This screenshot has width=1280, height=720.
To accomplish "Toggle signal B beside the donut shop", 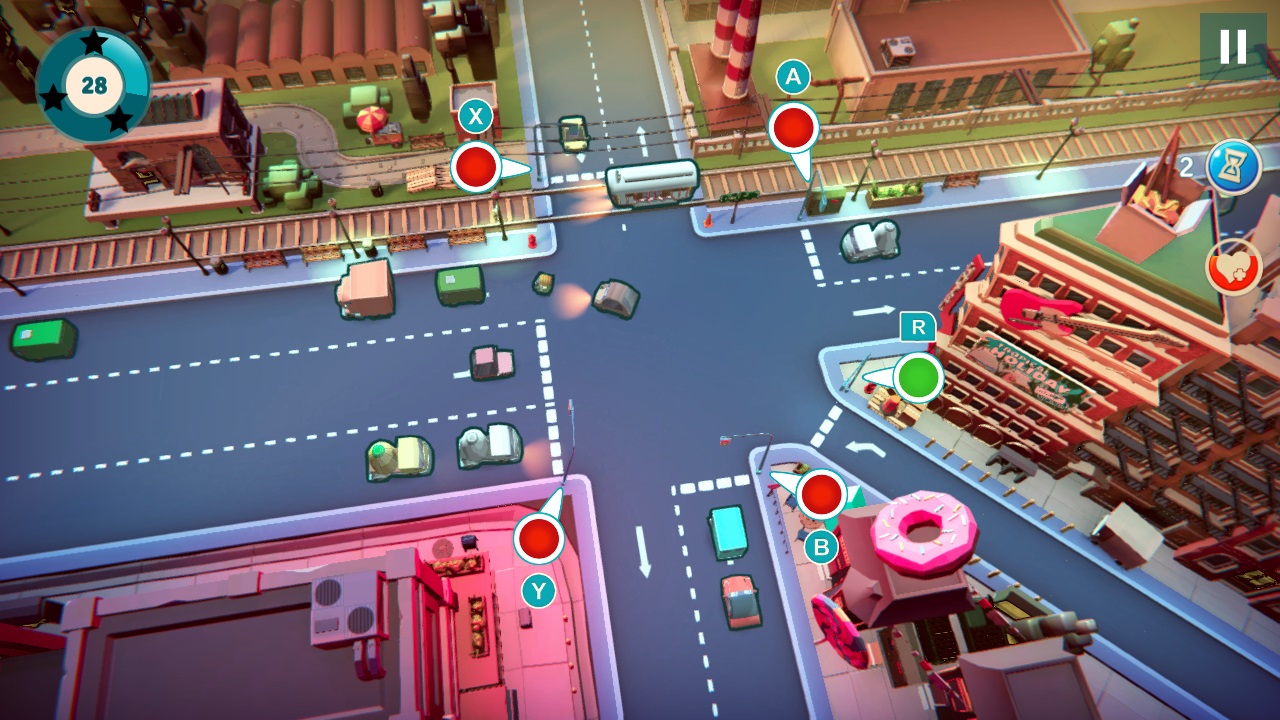I will (821, 492).
